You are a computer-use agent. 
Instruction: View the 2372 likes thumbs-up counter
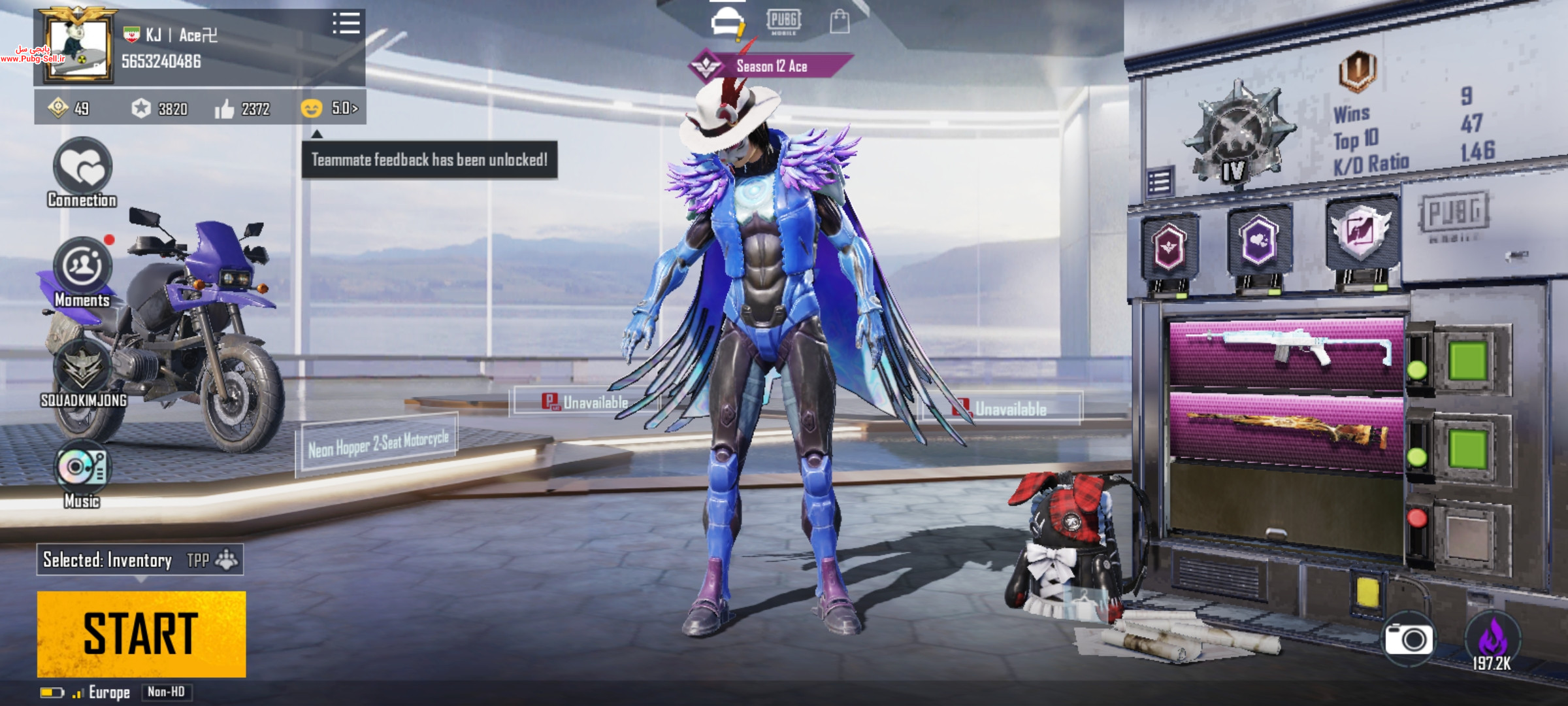243,109
